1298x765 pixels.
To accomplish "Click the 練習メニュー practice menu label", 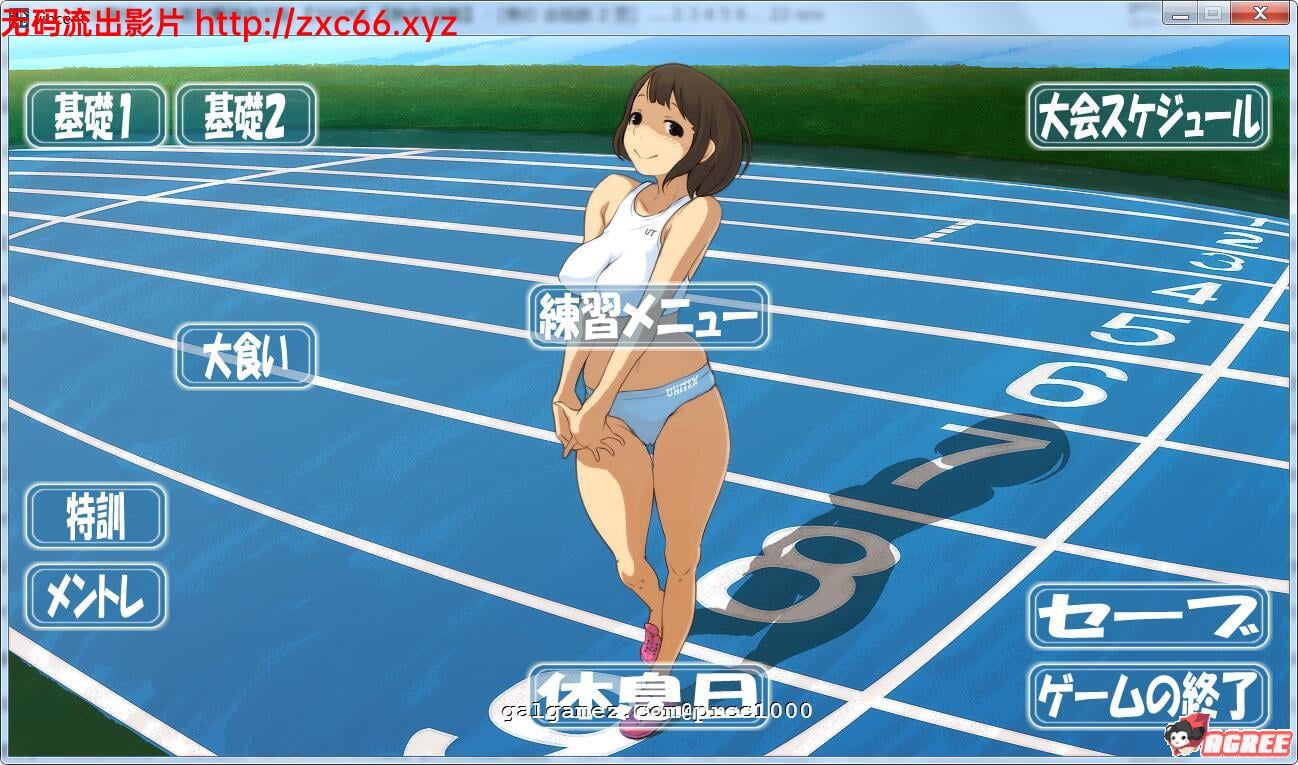I will (649, 316).
